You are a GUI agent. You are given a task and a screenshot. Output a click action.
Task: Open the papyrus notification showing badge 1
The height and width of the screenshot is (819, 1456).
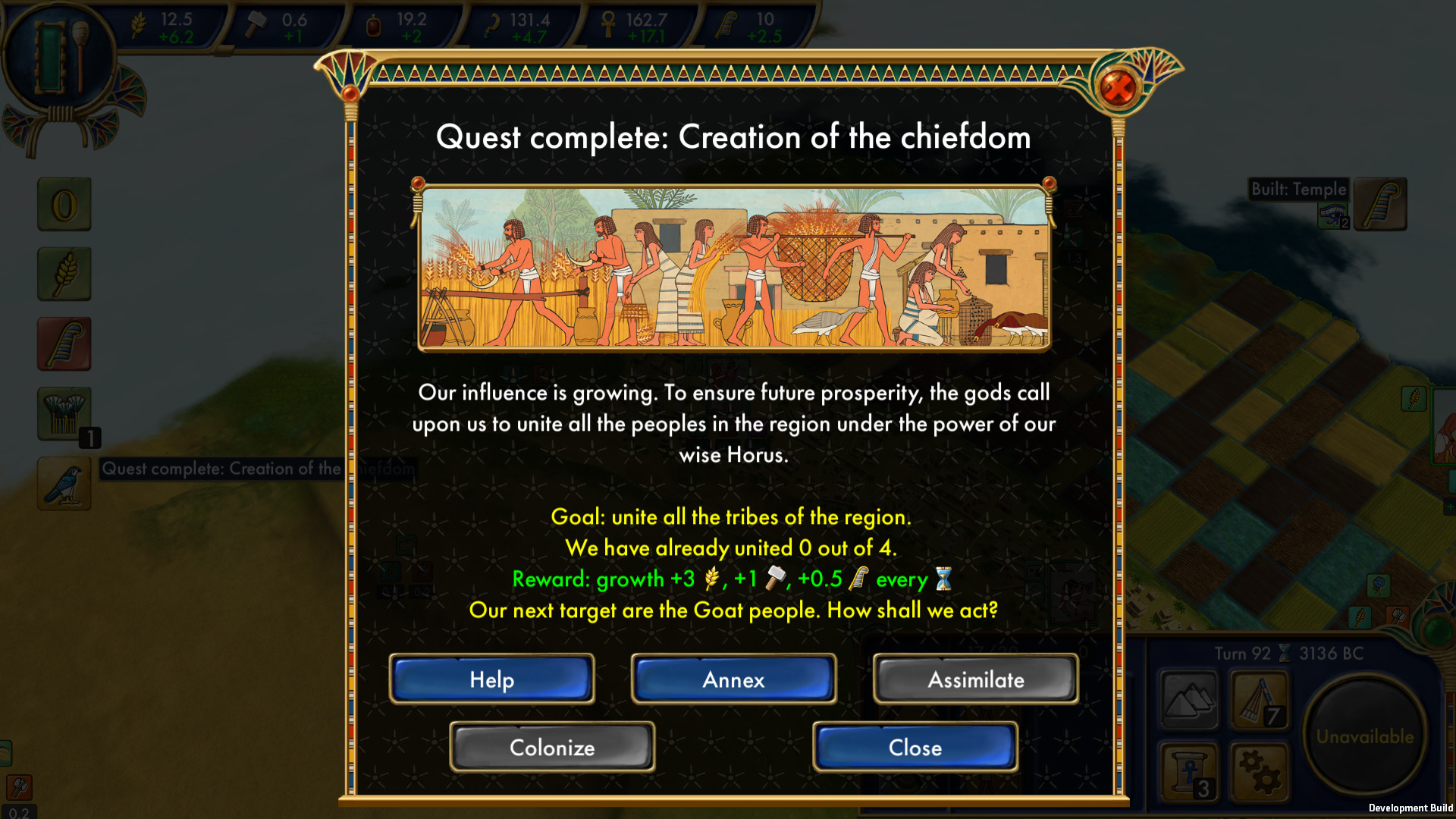pos(64,413)
